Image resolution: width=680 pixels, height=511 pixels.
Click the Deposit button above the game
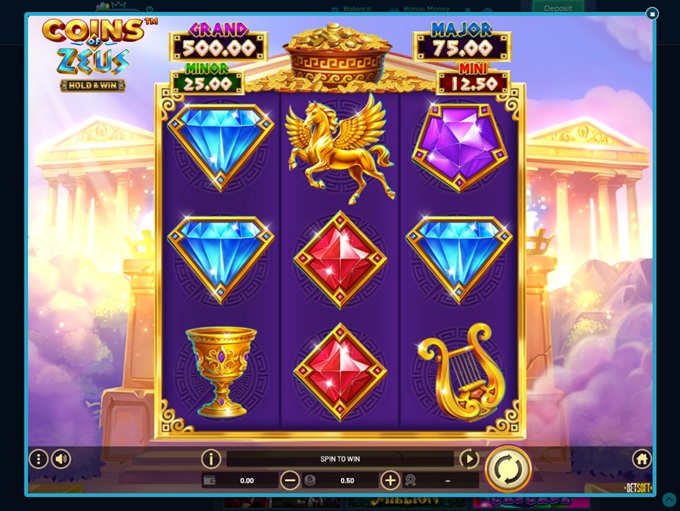[x=558, y=8]
